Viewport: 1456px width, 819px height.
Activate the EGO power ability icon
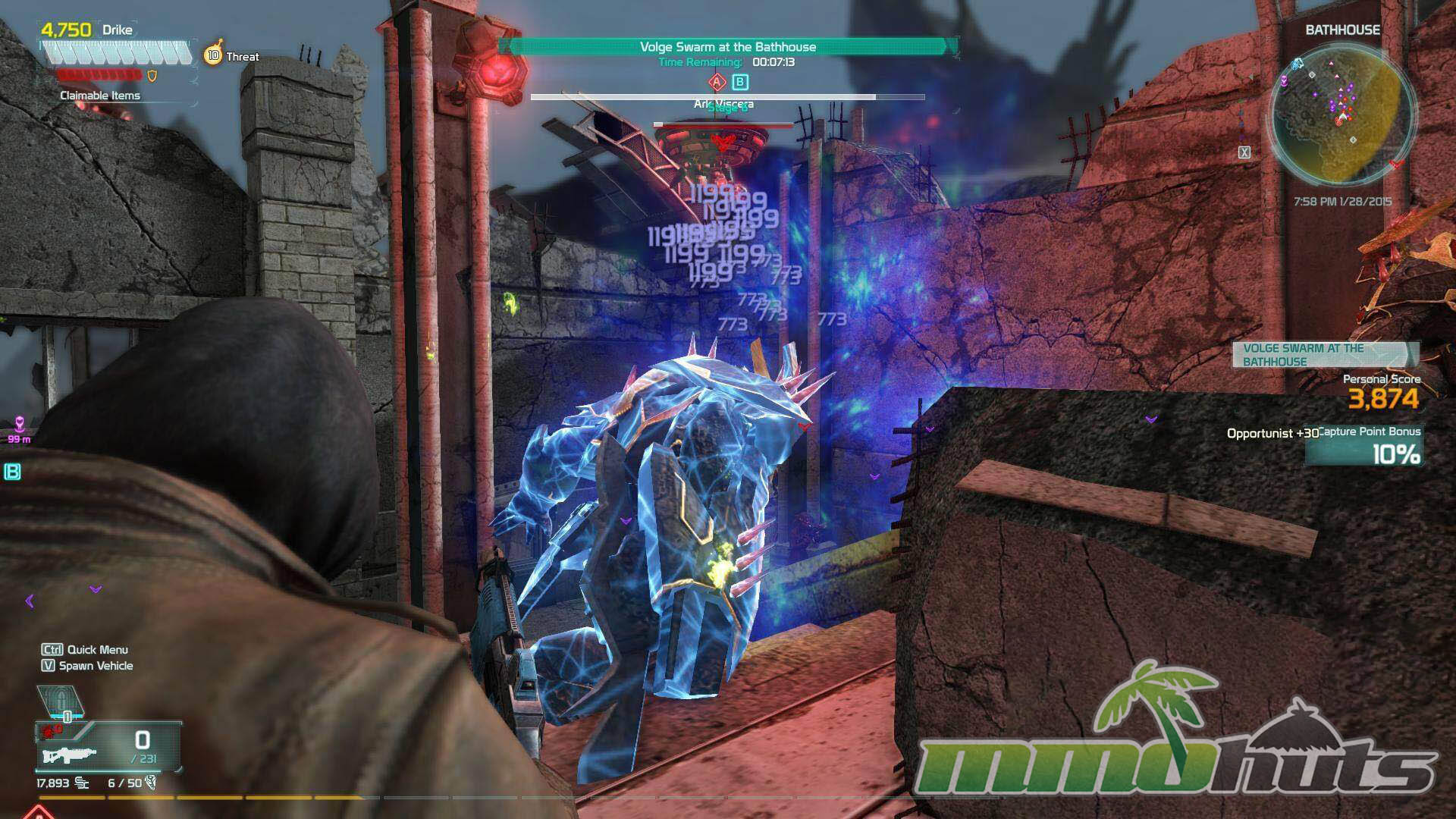(x=59, y=701)
